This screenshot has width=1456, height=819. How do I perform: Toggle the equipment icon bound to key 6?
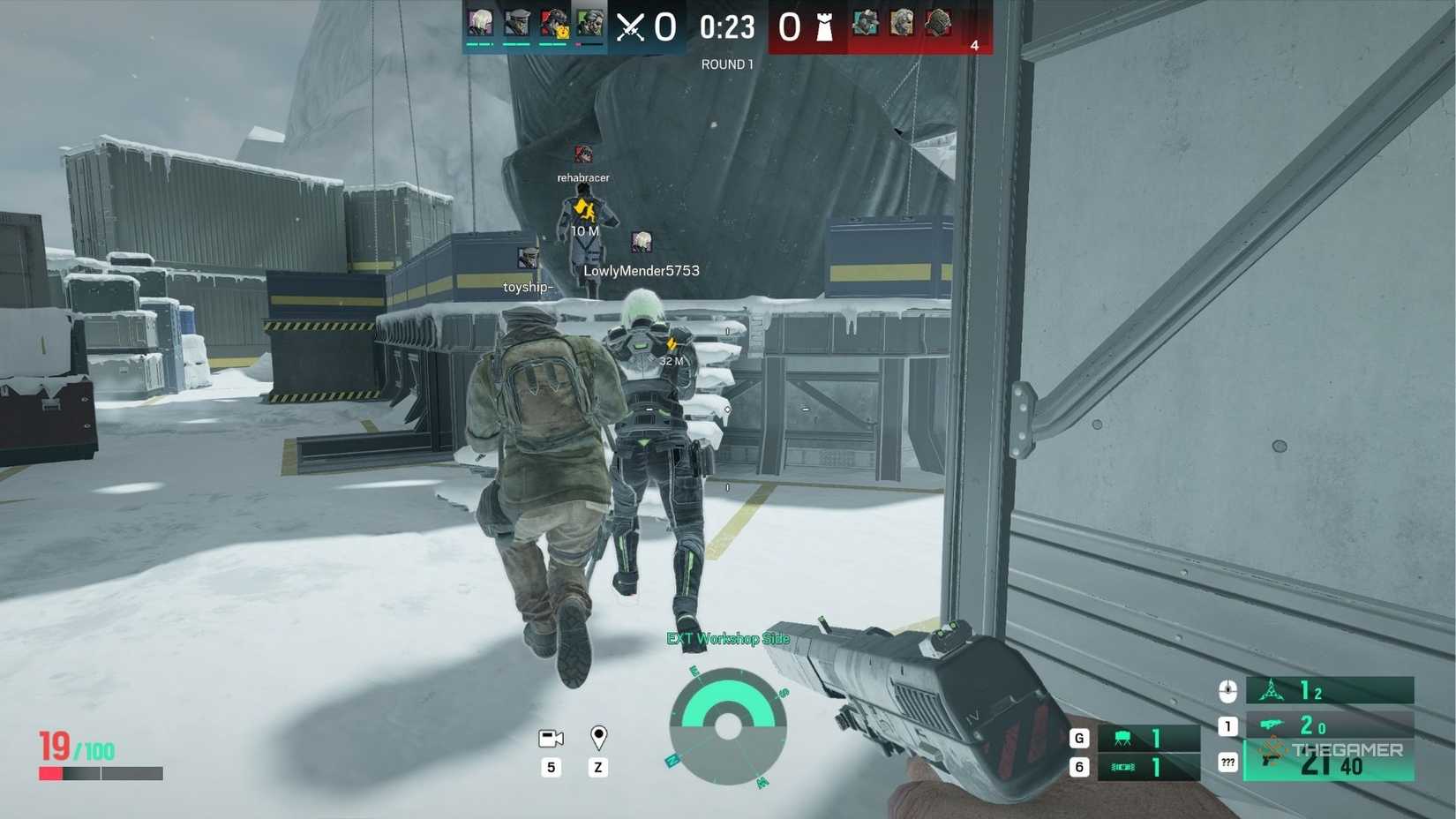pos(1122,767)
